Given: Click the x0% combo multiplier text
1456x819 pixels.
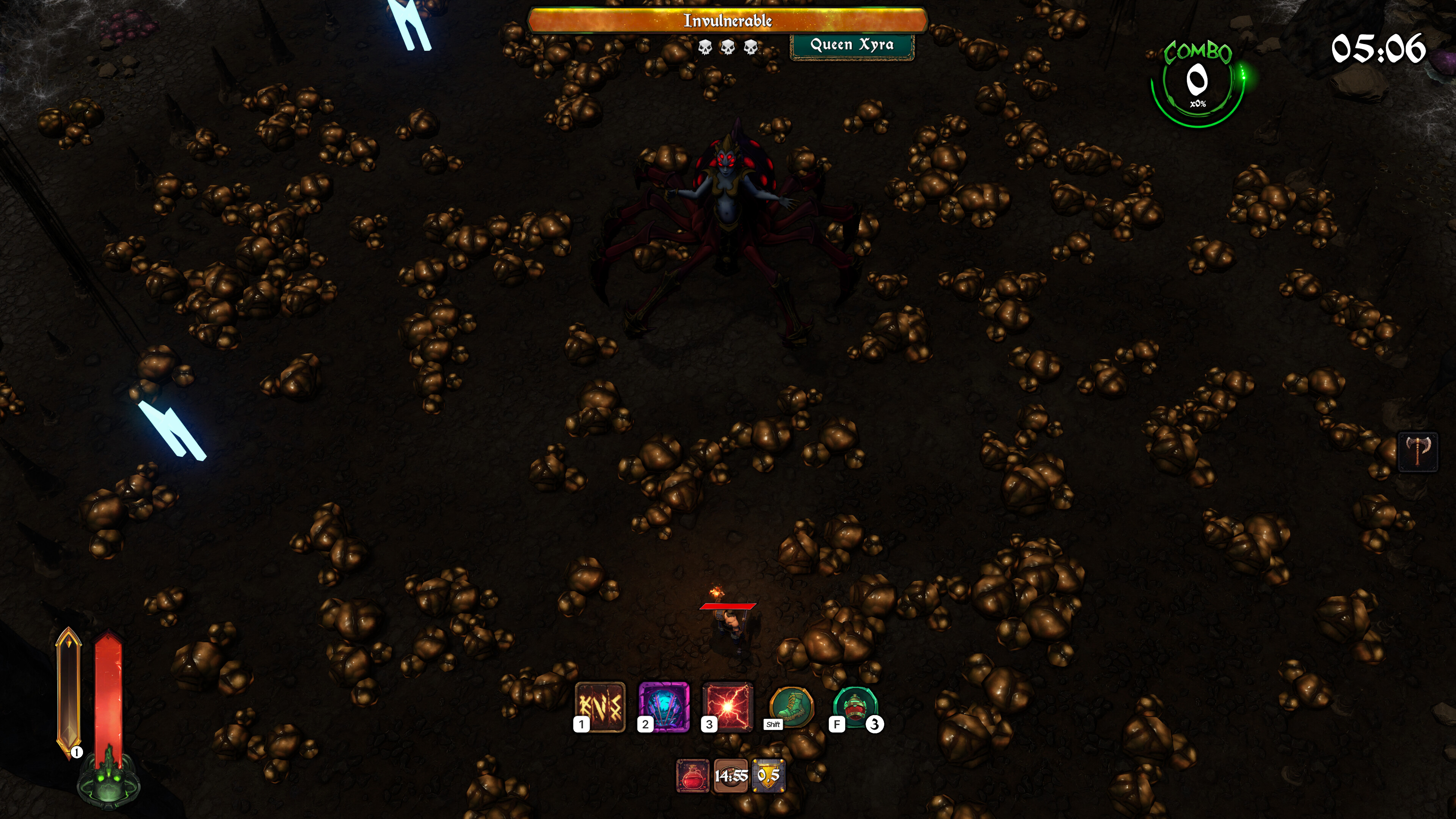Looking at the screenshot, I should coord(1198,104).
